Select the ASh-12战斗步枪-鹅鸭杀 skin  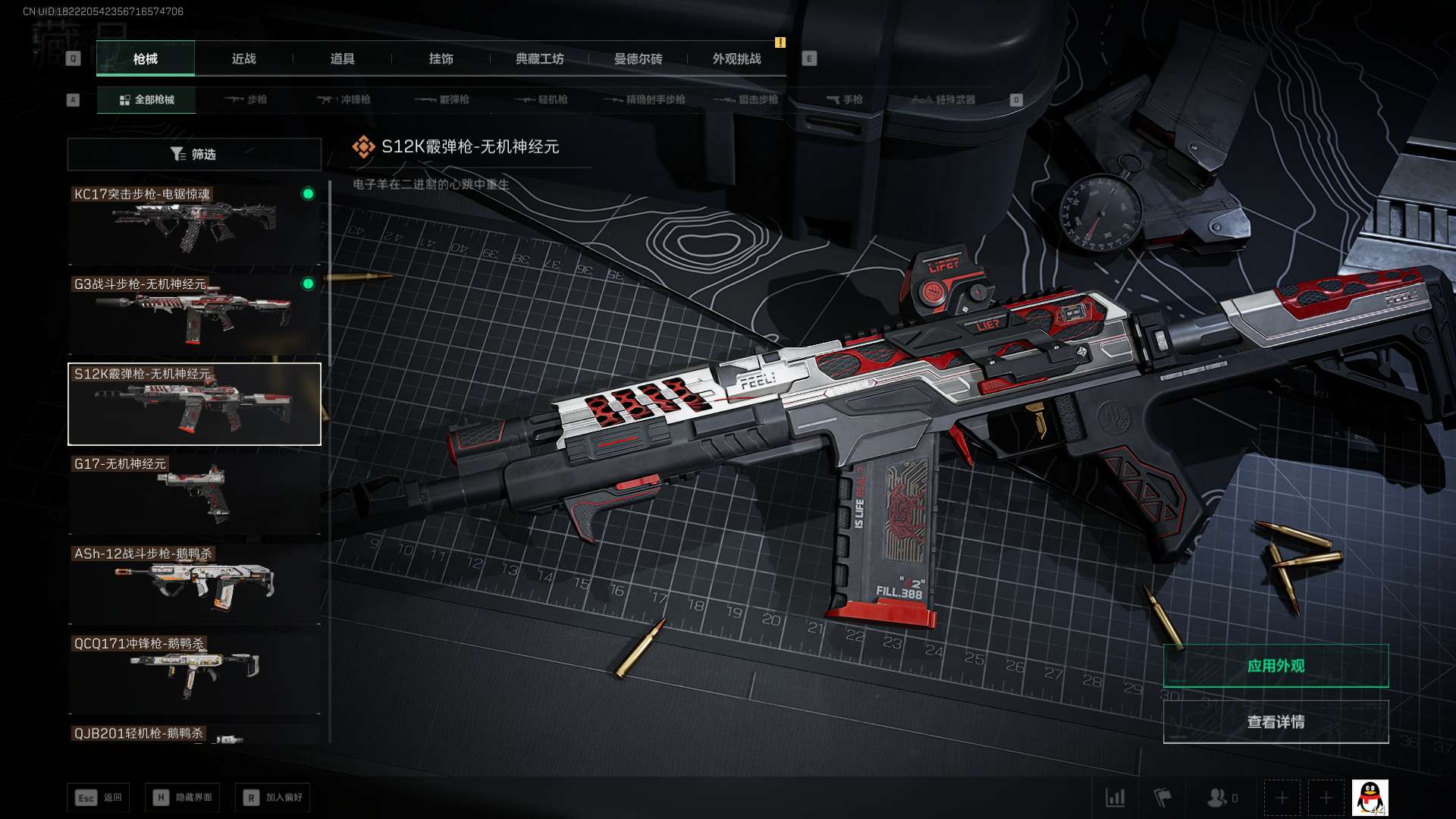(194, 583)
